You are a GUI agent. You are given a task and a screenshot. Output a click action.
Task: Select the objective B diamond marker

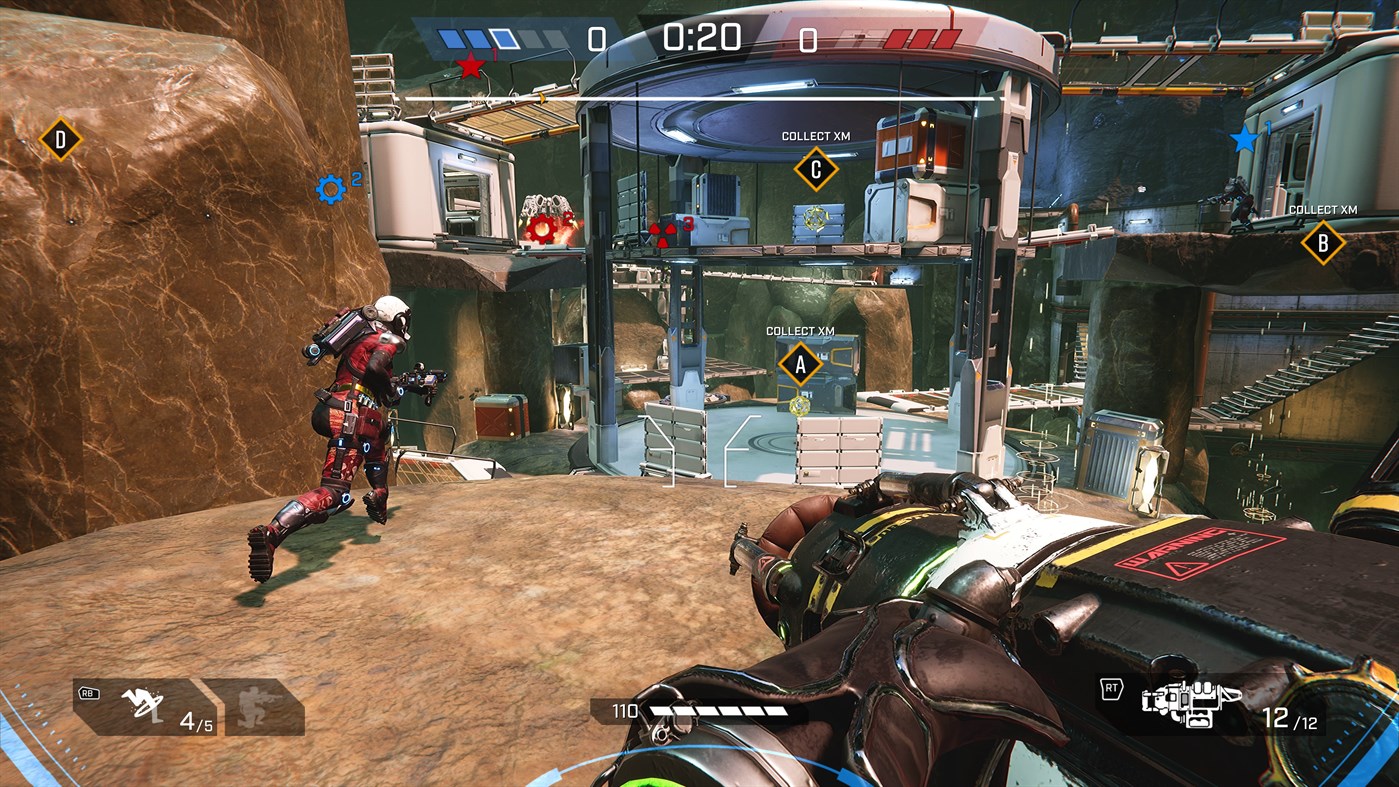click(1322, 241)
